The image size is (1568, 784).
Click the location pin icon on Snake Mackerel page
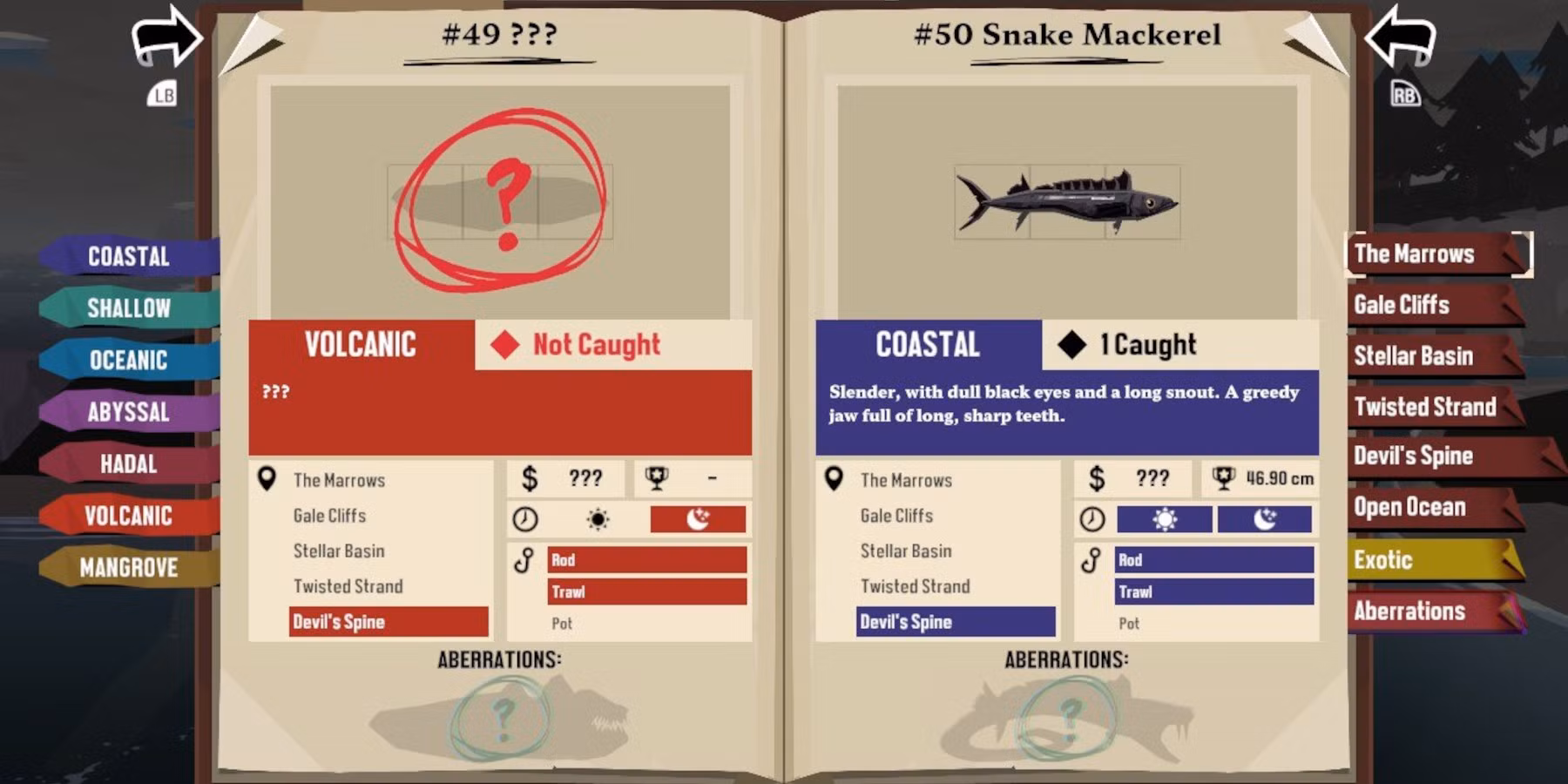835,479
